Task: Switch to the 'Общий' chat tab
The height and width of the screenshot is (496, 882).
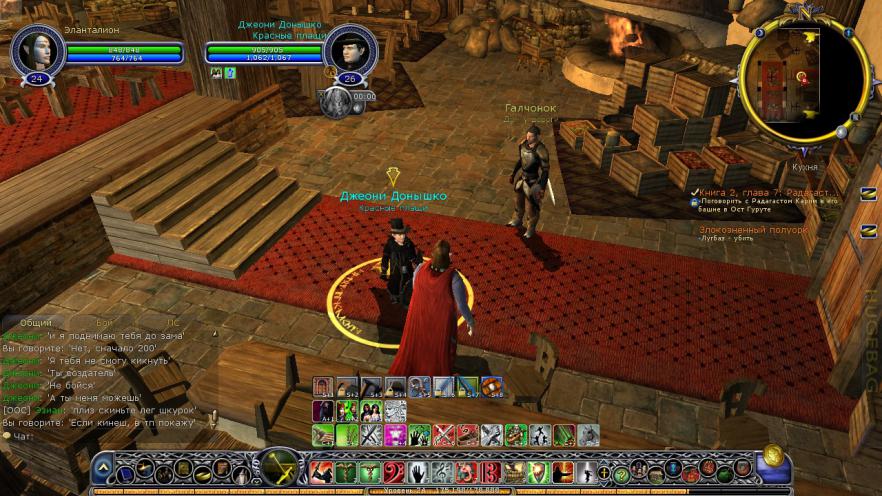Action: click(37, 322)
